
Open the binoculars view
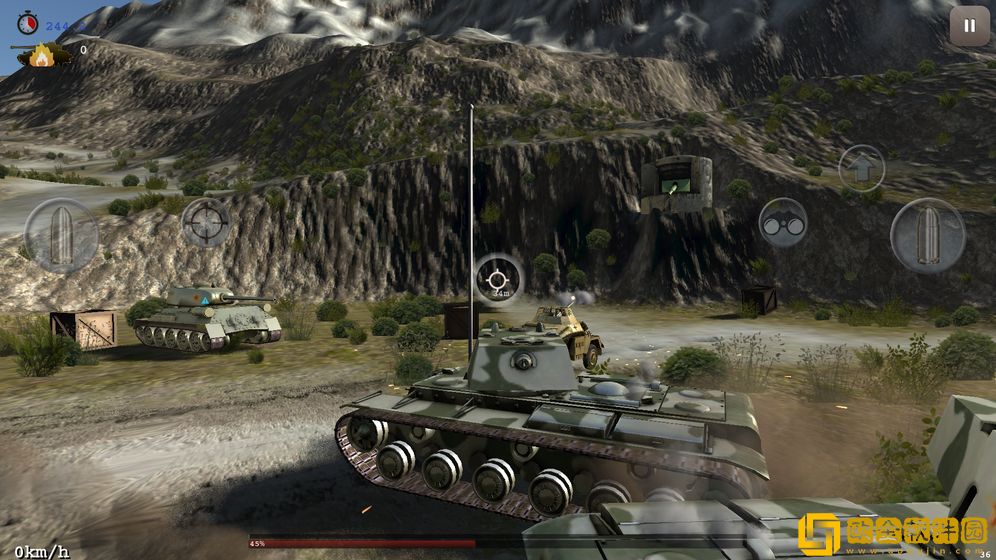click(x=782, y=223)
